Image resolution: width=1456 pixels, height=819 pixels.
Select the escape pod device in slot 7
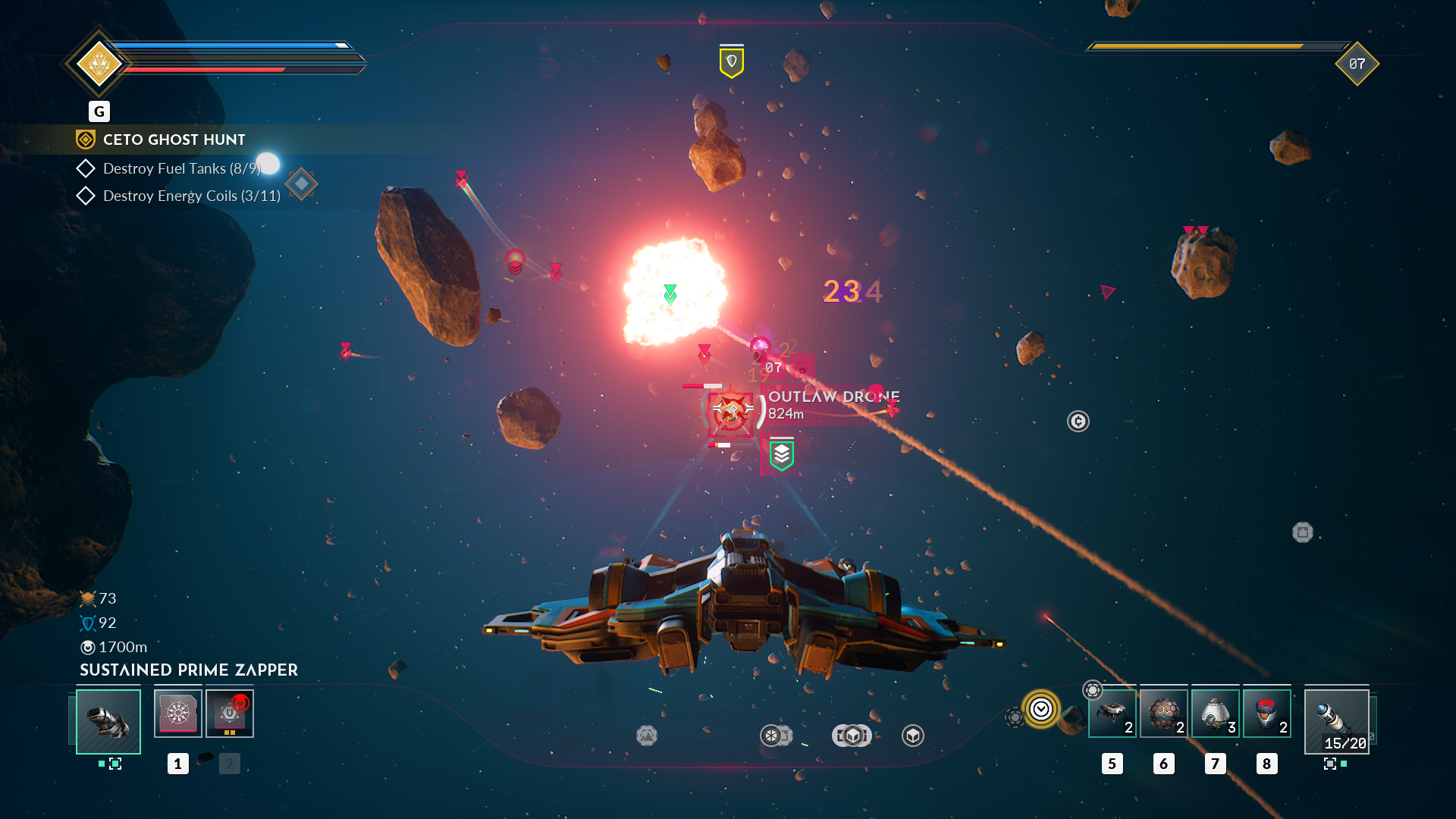[x=1215, y=713]
